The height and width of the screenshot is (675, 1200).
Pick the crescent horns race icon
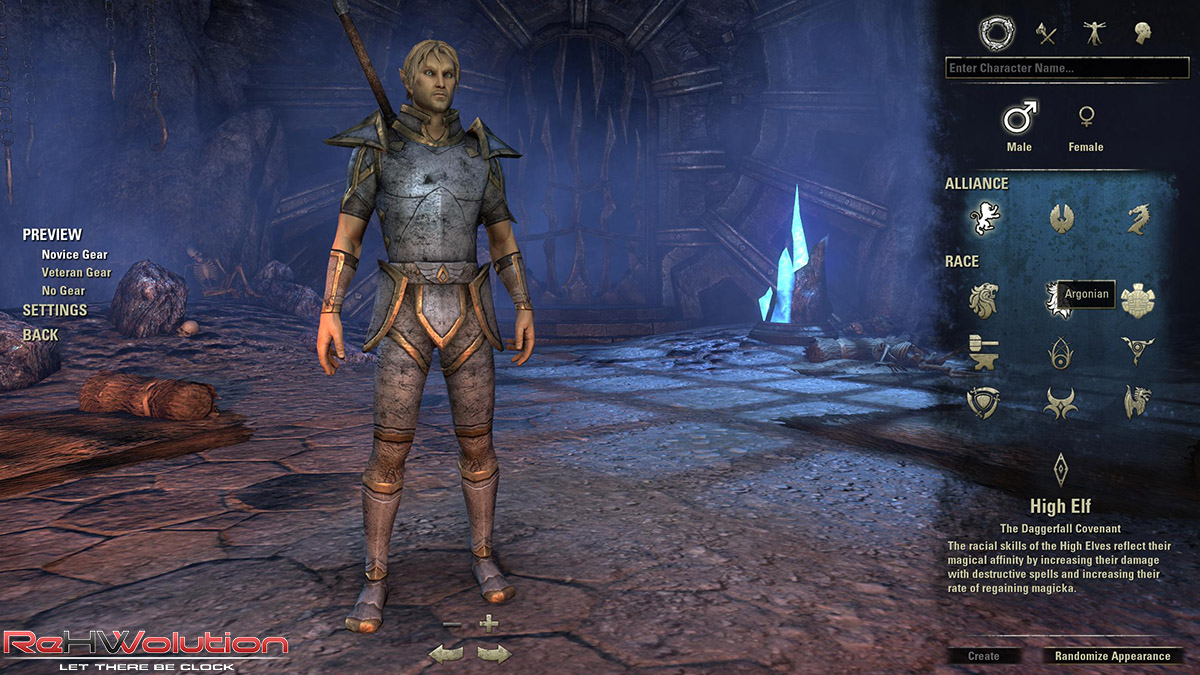(x=1061, y=402)
